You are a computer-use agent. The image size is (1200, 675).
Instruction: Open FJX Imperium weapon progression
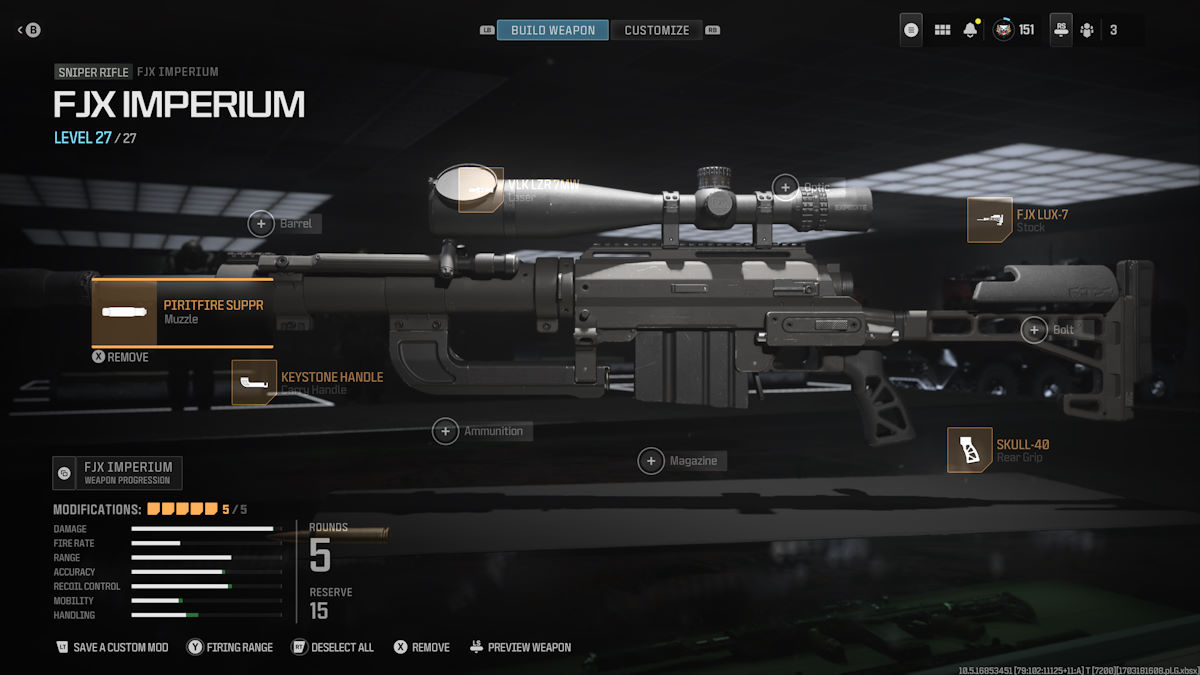coord(117,472)
